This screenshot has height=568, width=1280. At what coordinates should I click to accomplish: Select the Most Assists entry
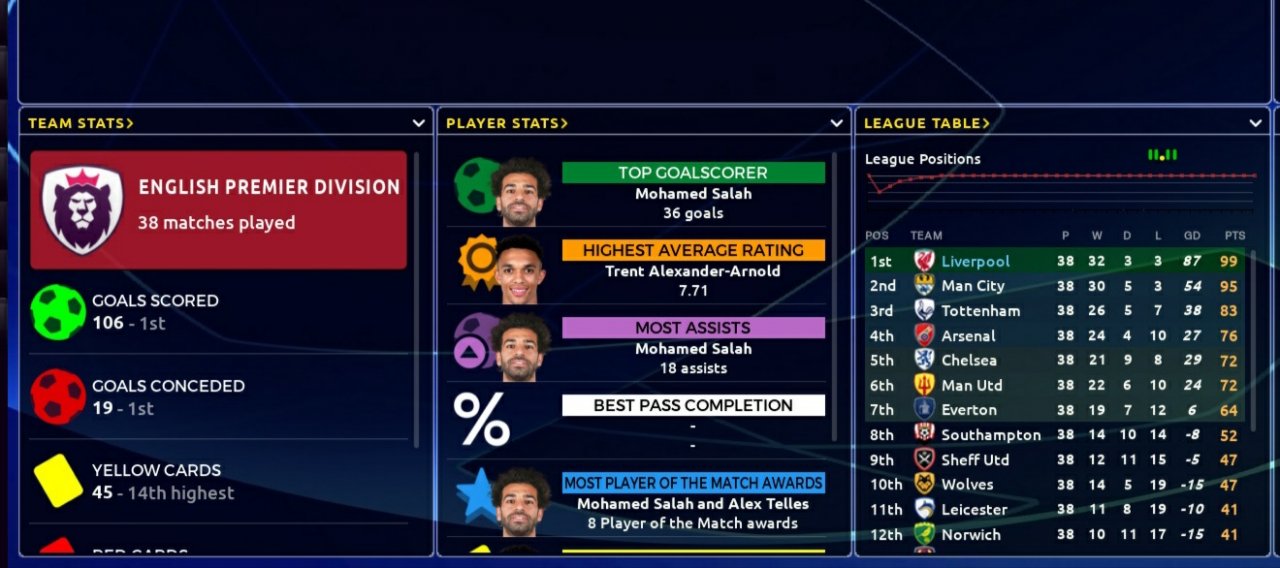693,328
